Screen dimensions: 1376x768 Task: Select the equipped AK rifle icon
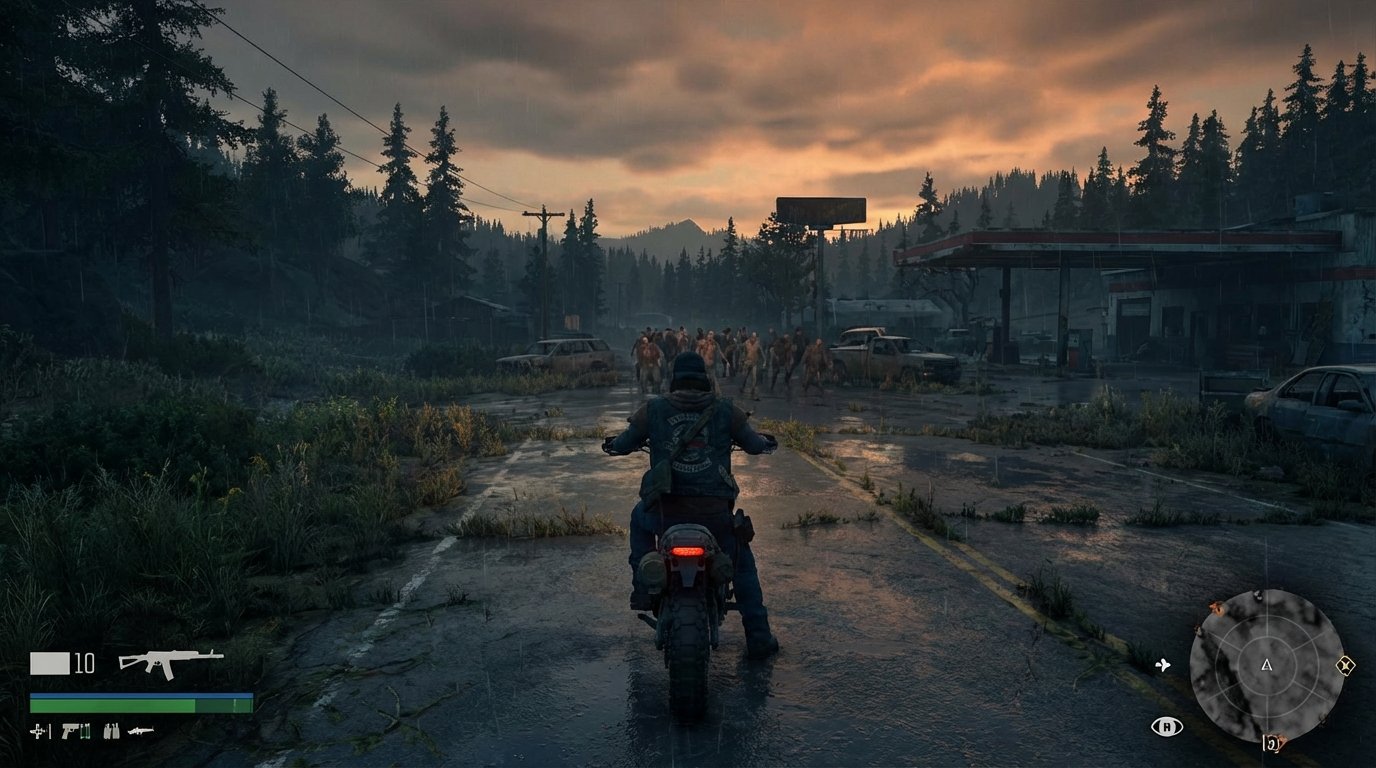coord(170,664)
